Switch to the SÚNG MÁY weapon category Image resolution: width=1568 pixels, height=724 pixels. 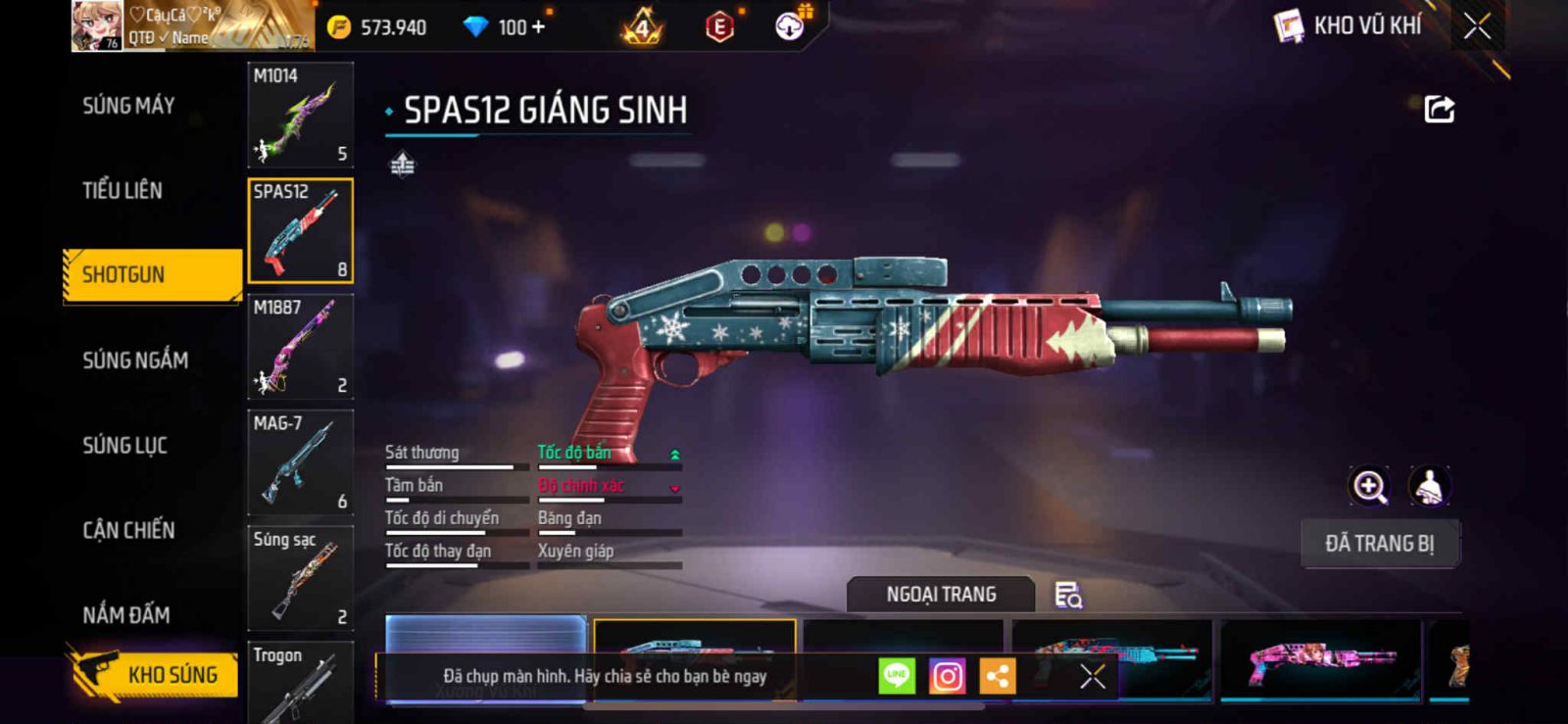point(128,106)
